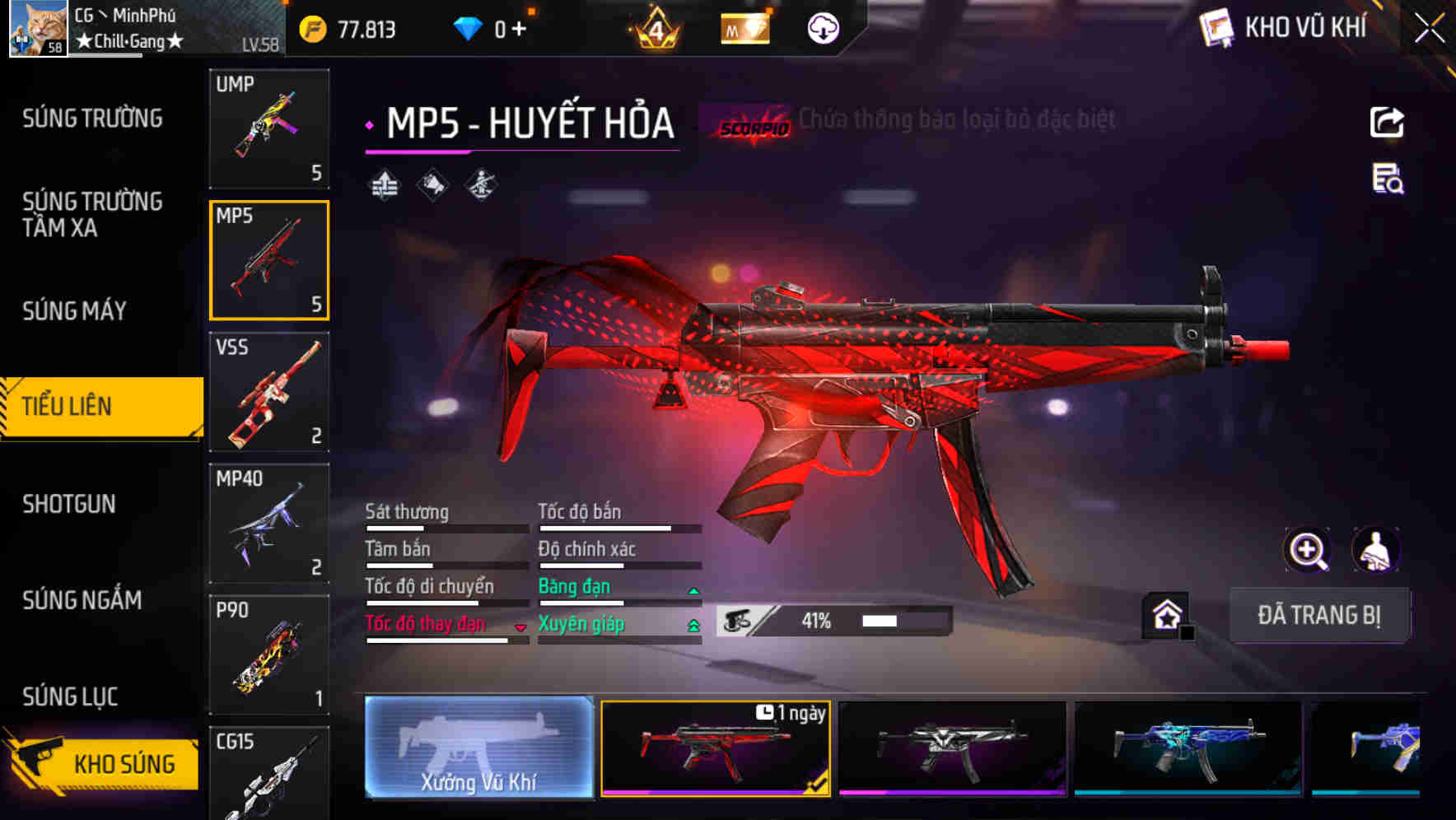The width and height of the screenshot is (1456, 820).
Task: Click the membership M badge in the top bar
Action: pyautogui.click(x=744, y=28)
